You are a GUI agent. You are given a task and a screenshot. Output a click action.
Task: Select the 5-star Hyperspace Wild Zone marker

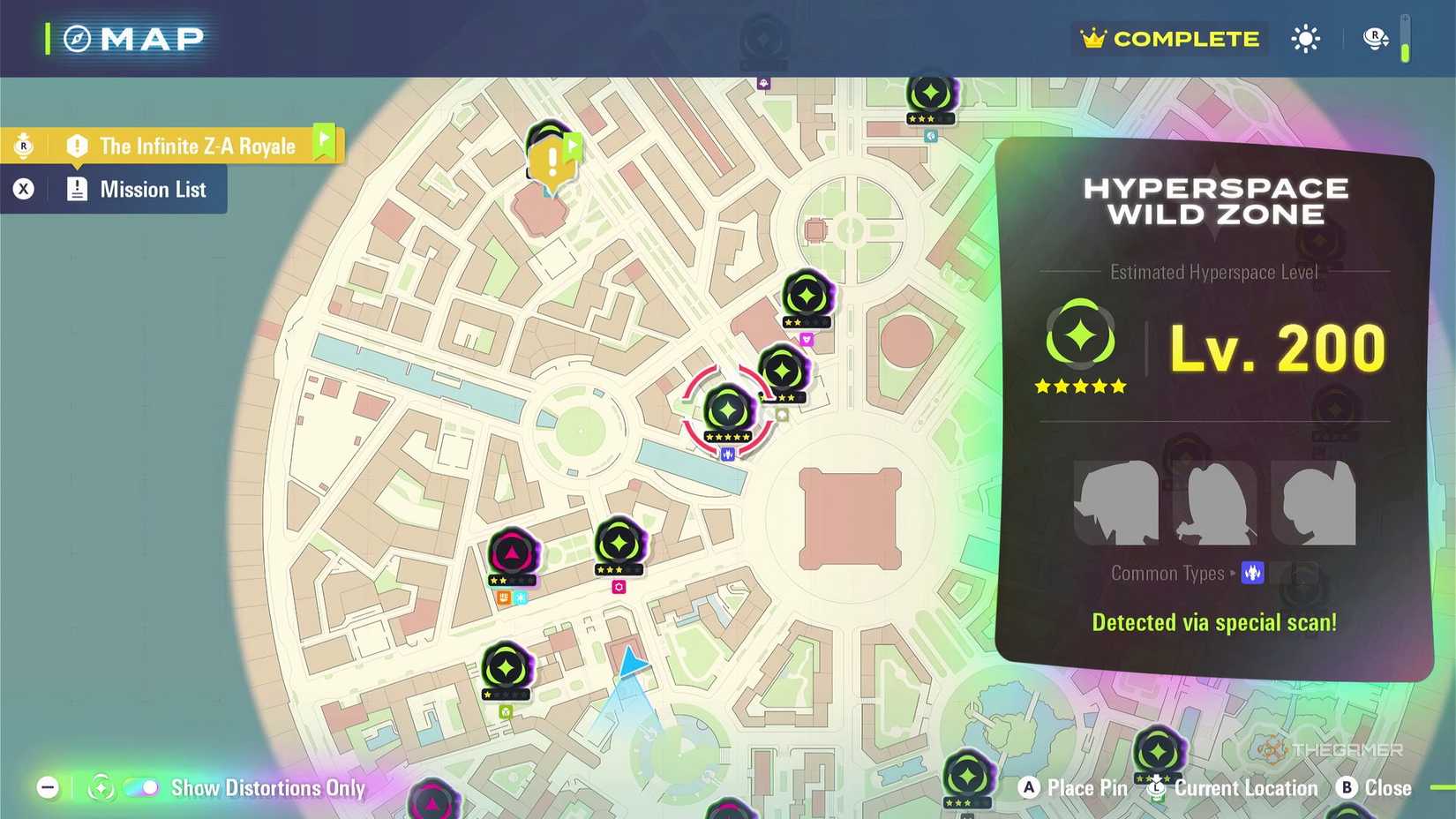click(727, 408)
